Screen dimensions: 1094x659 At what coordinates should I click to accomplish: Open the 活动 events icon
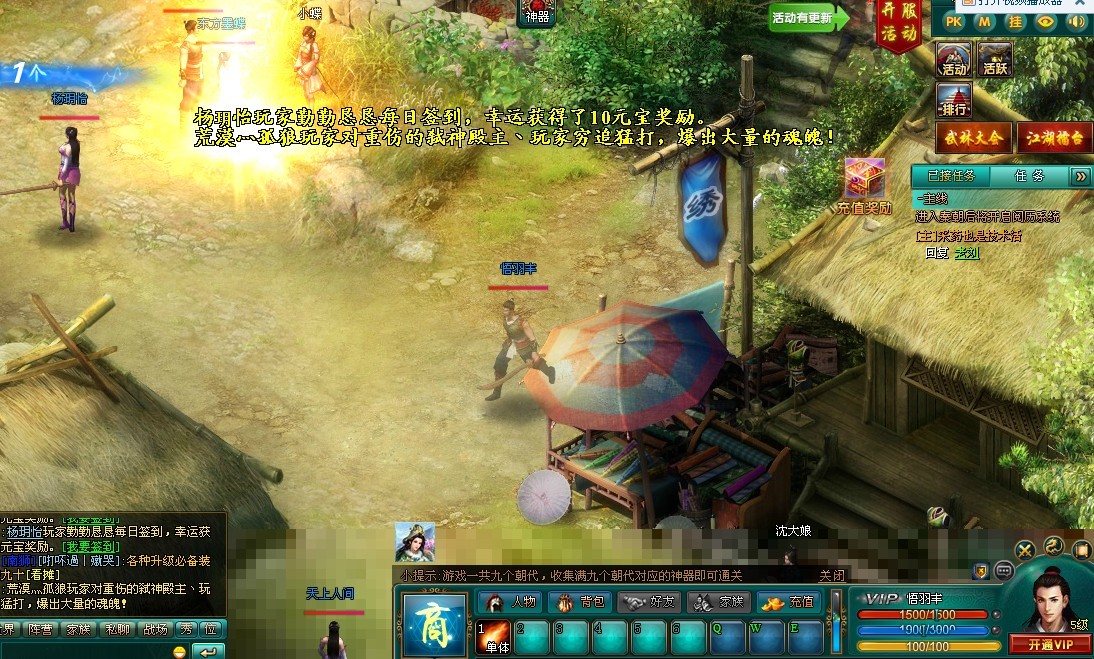point(954,59)
